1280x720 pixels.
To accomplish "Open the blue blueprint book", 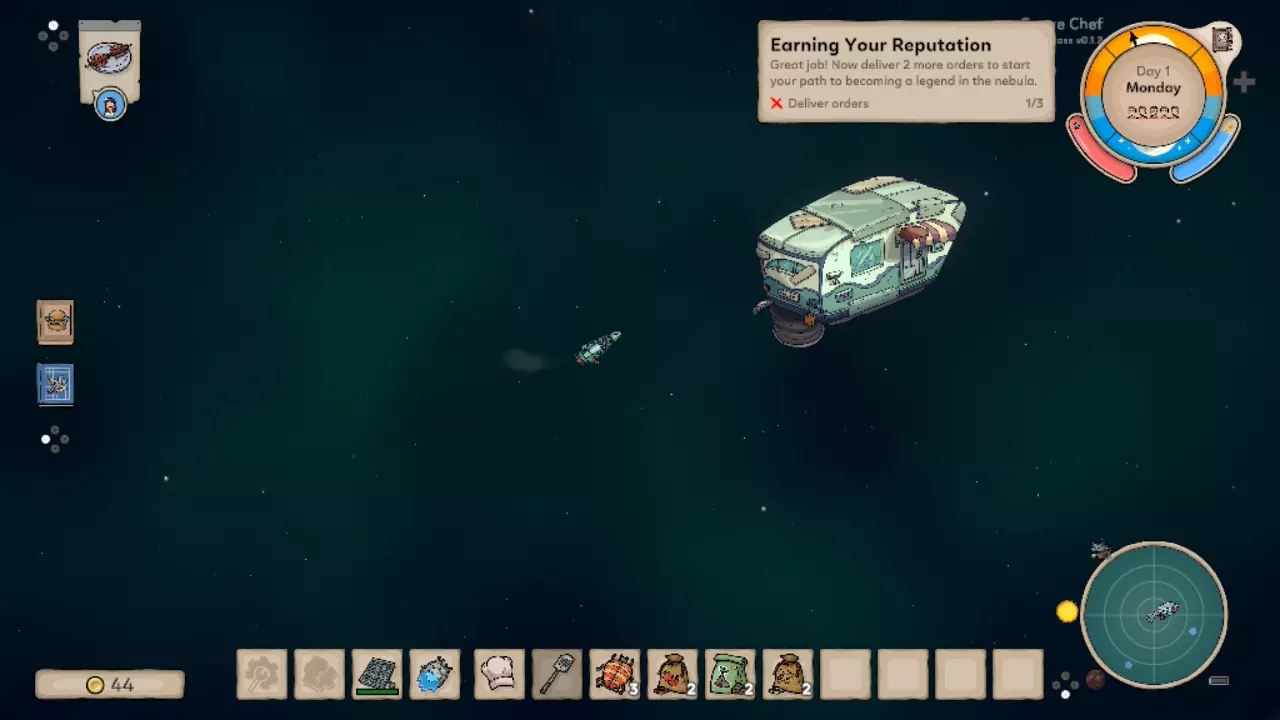I will click(55, 384).
